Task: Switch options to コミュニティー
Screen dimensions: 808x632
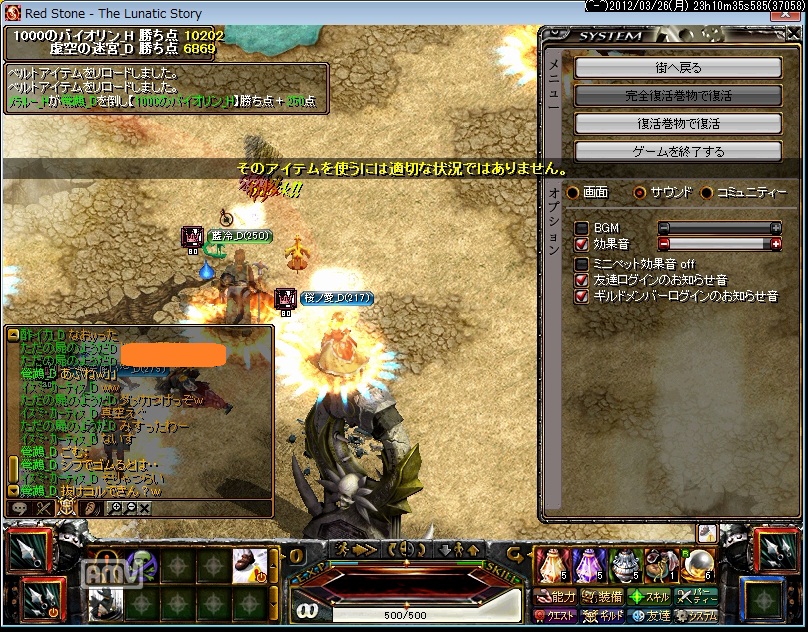Action: coord(707,192)
